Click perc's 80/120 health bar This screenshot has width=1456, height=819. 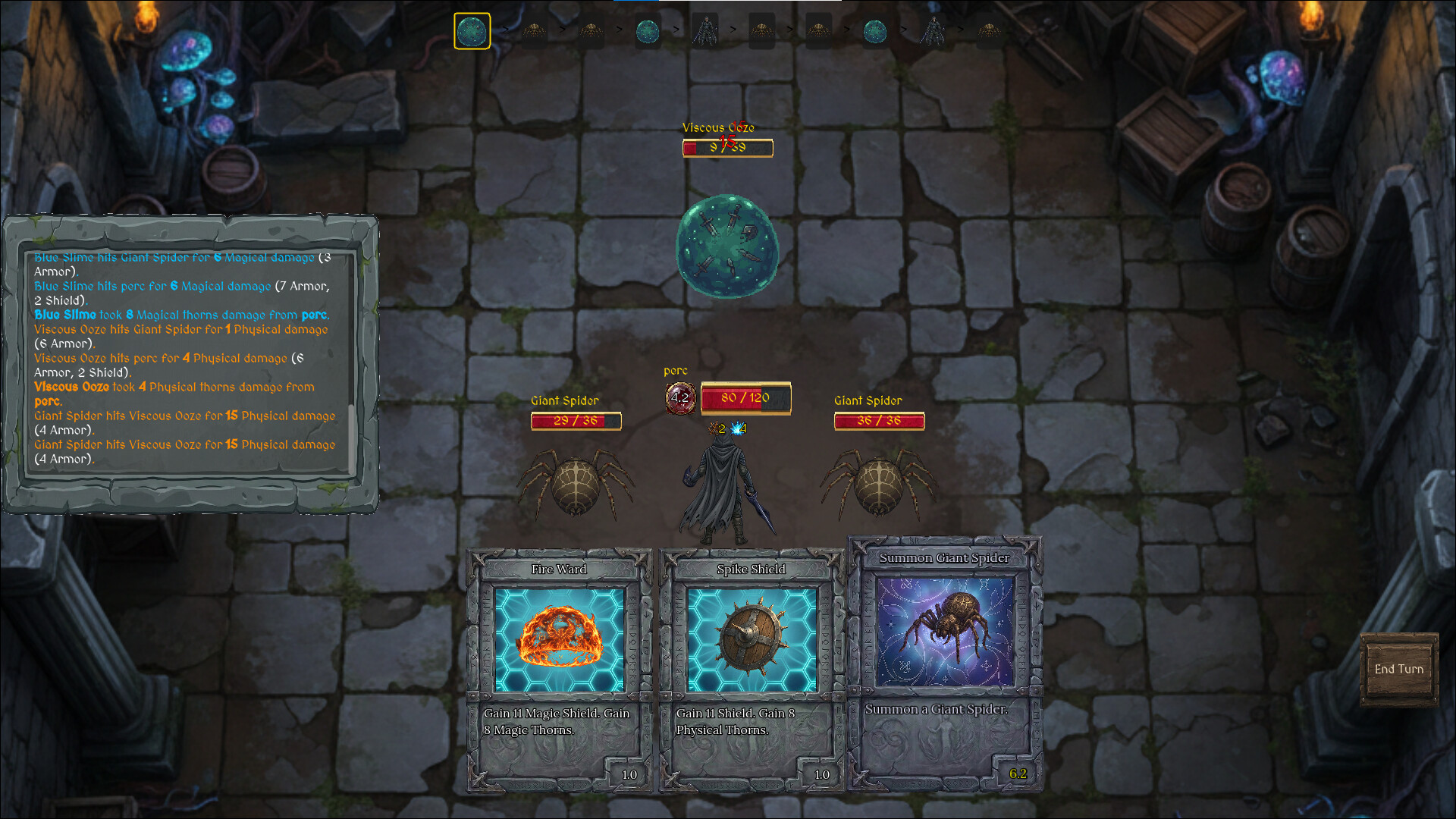tap(746, 397)
